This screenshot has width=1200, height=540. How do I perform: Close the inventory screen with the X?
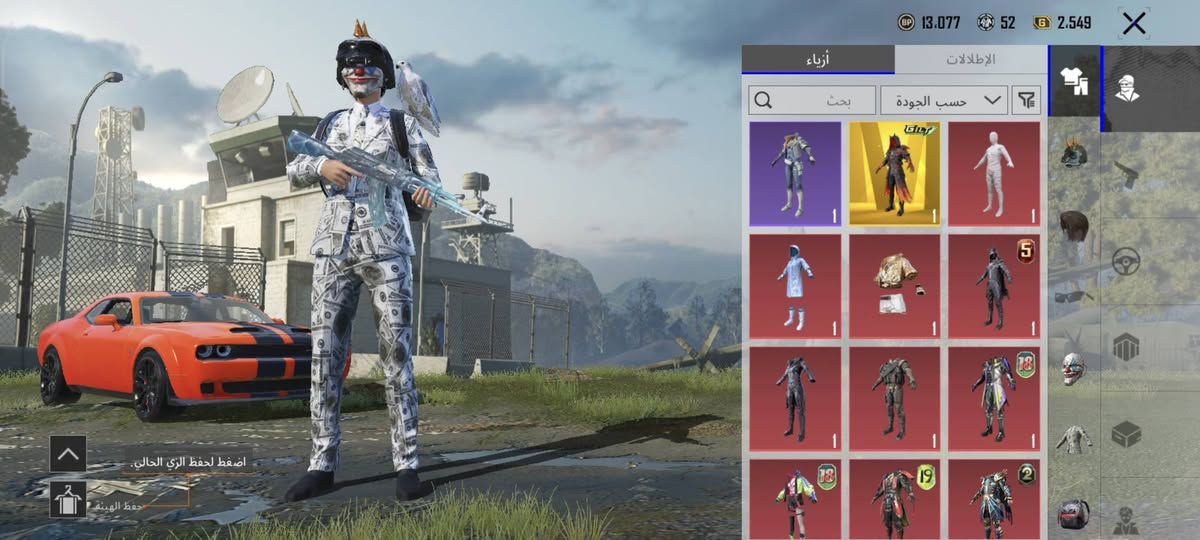[x=1133, y=24]
